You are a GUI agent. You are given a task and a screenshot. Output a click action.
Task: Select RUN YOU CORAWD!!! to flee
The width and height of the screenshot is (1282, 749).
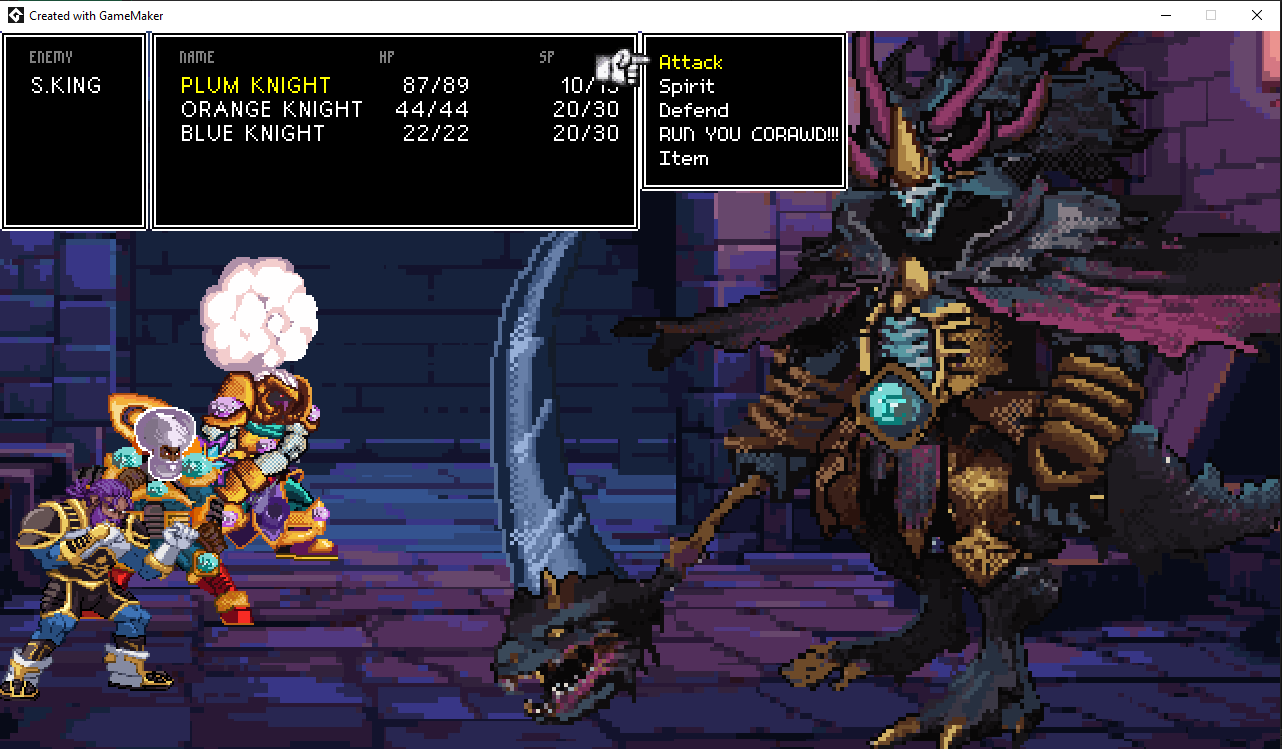pyautogui.click(x=748, y=134)
